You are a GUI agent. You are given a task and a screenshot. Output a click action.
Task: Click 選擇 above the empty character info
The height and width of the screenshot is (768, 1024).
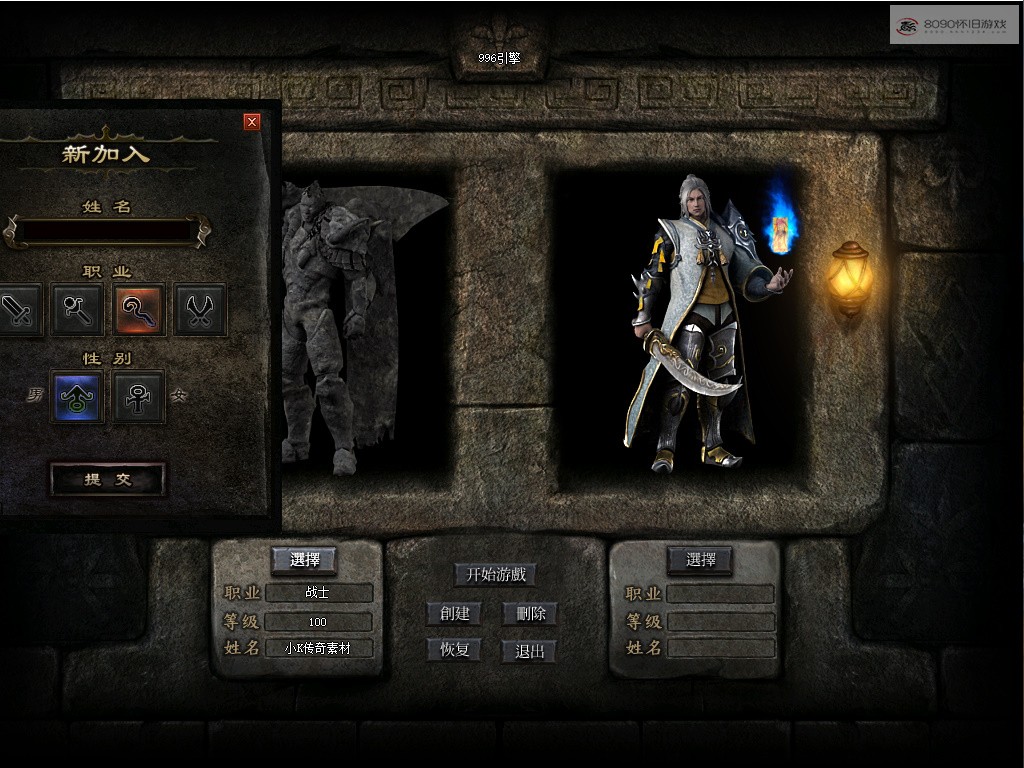[x=700, y=560]
